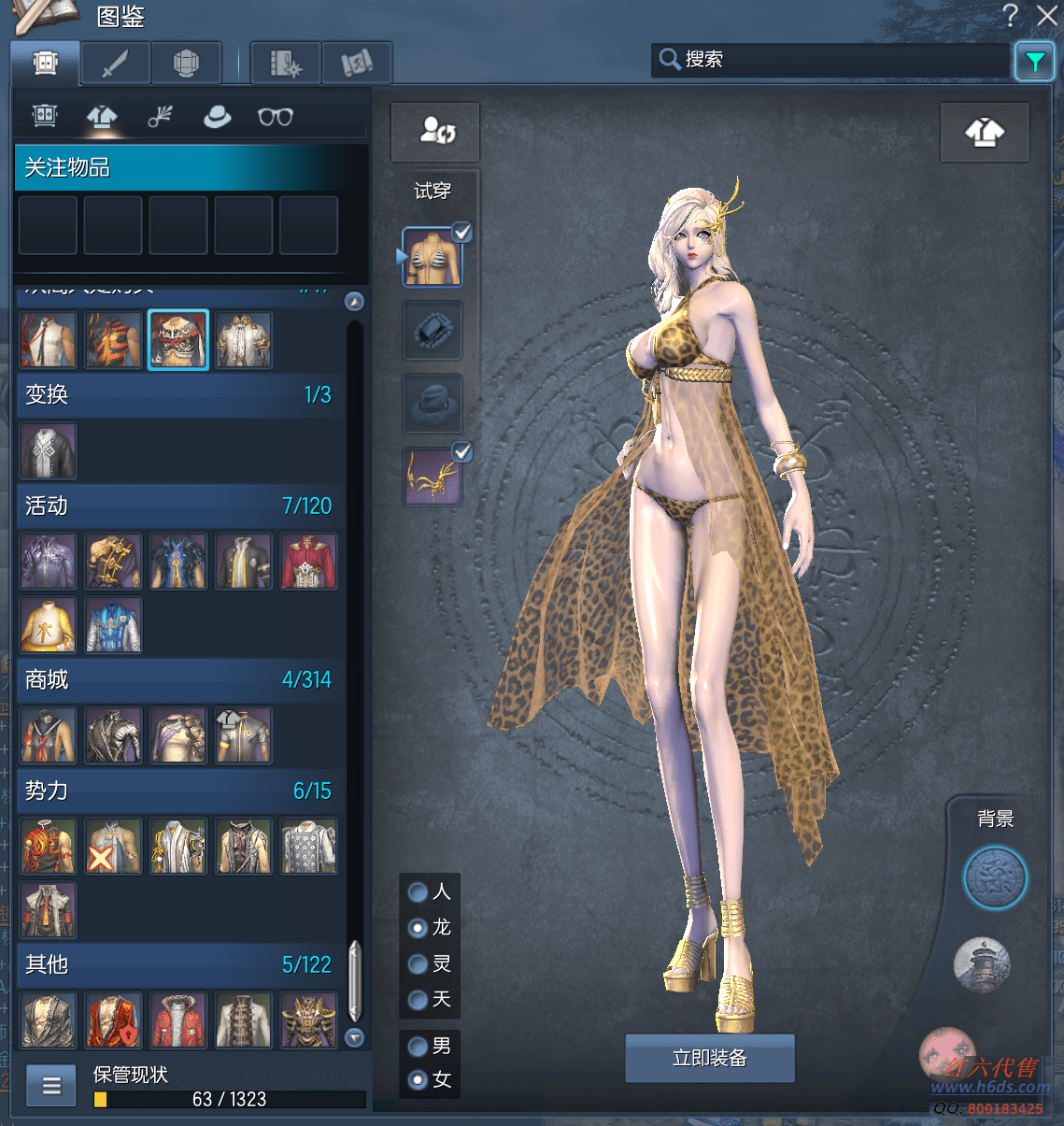This screenshot has height=1126, width=1064.
Task: Select the pagoda temple background
Action: point(982,964)
